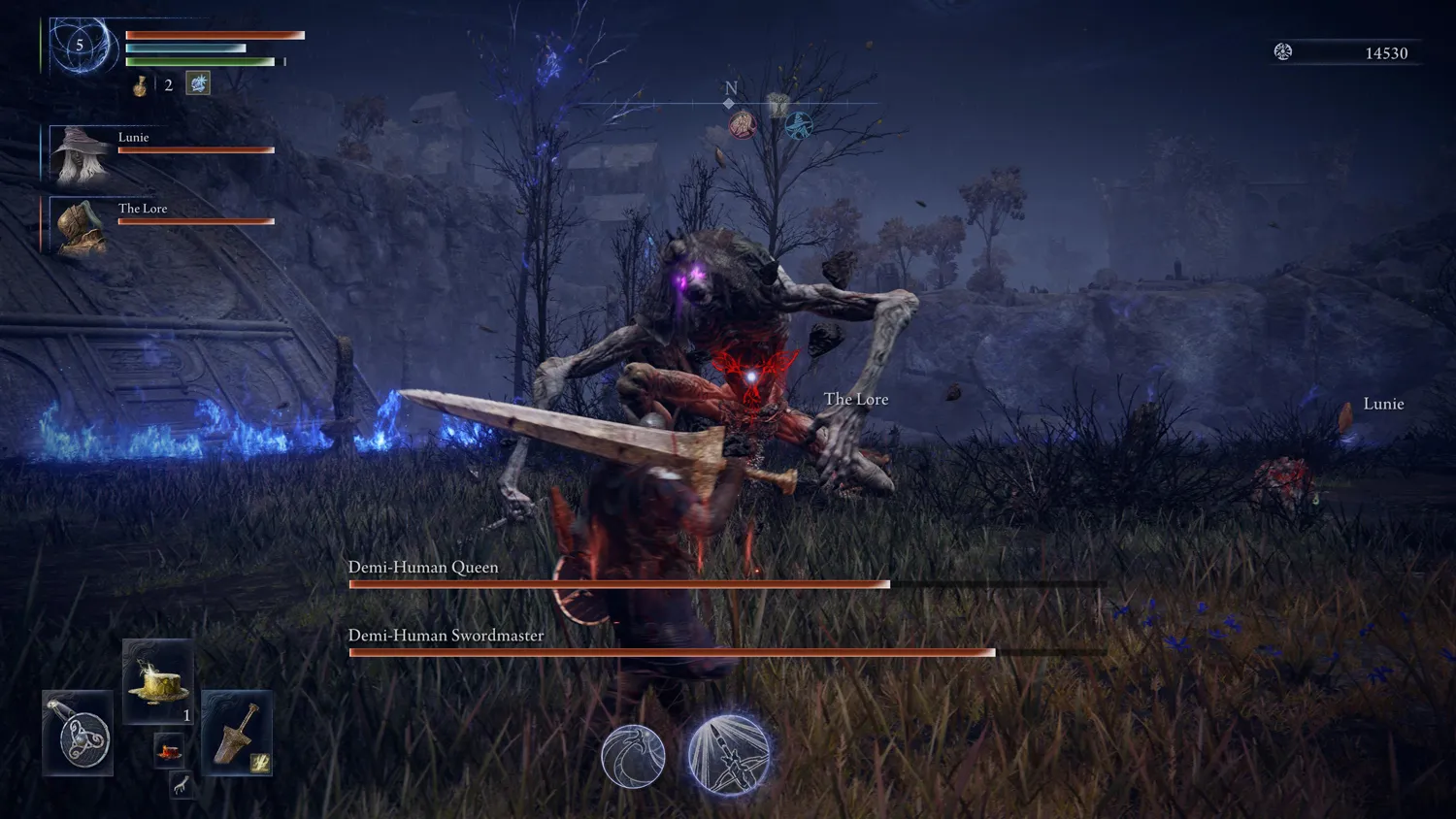Viewport: 1456px width, 819px height.
Task: Select the round shield left-hand slot
Action: tap(79, 734)
